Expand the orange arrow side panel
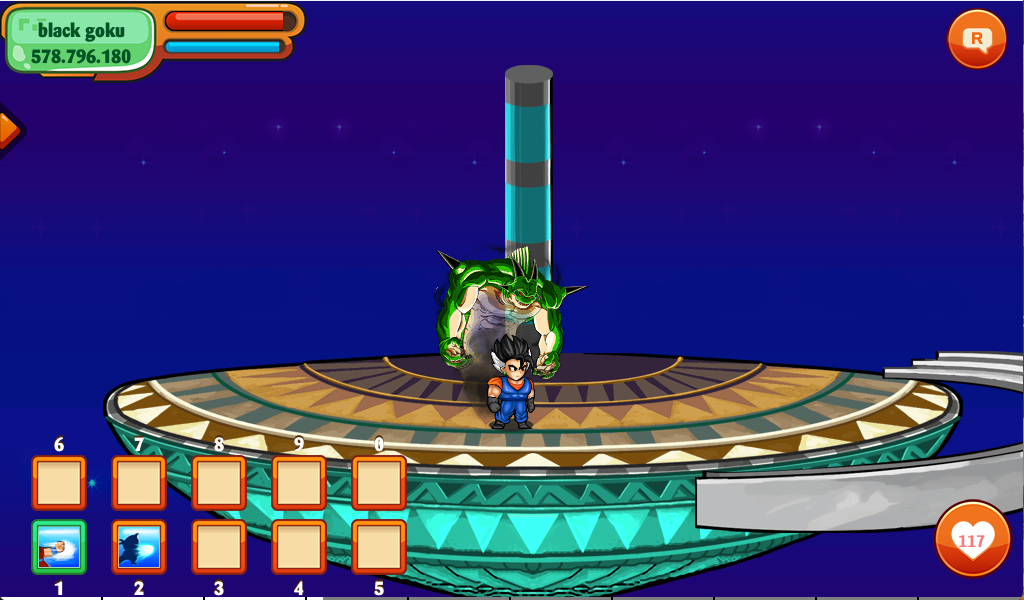The image size is (1024, 600). click(x=6, y=130)
